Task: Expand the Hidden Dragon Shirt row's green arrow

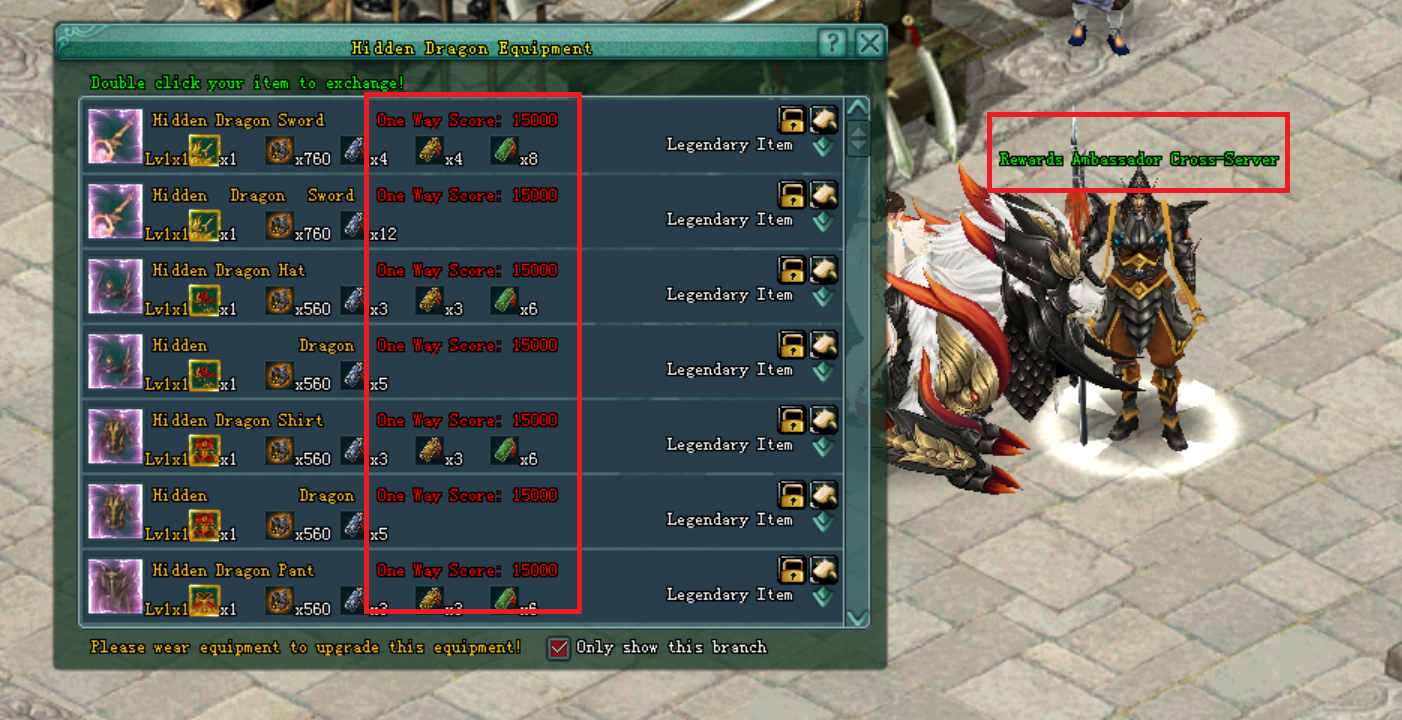Action: point(822,446)
